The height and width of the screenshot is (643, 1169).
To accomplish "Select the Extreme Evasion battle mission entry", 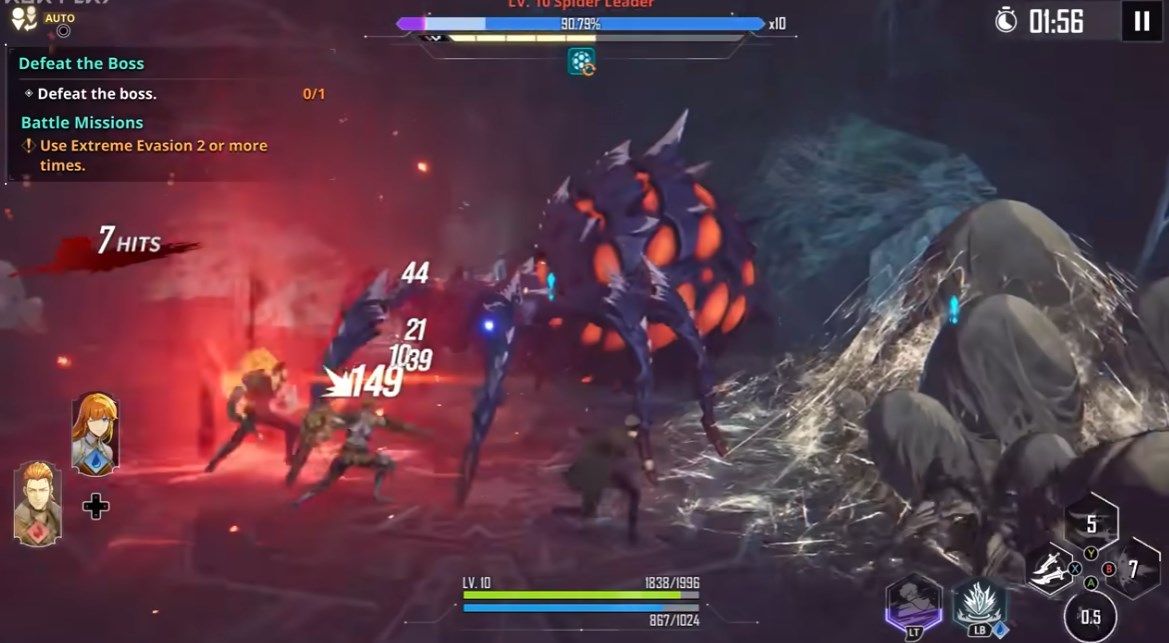I will pos(152,155).
